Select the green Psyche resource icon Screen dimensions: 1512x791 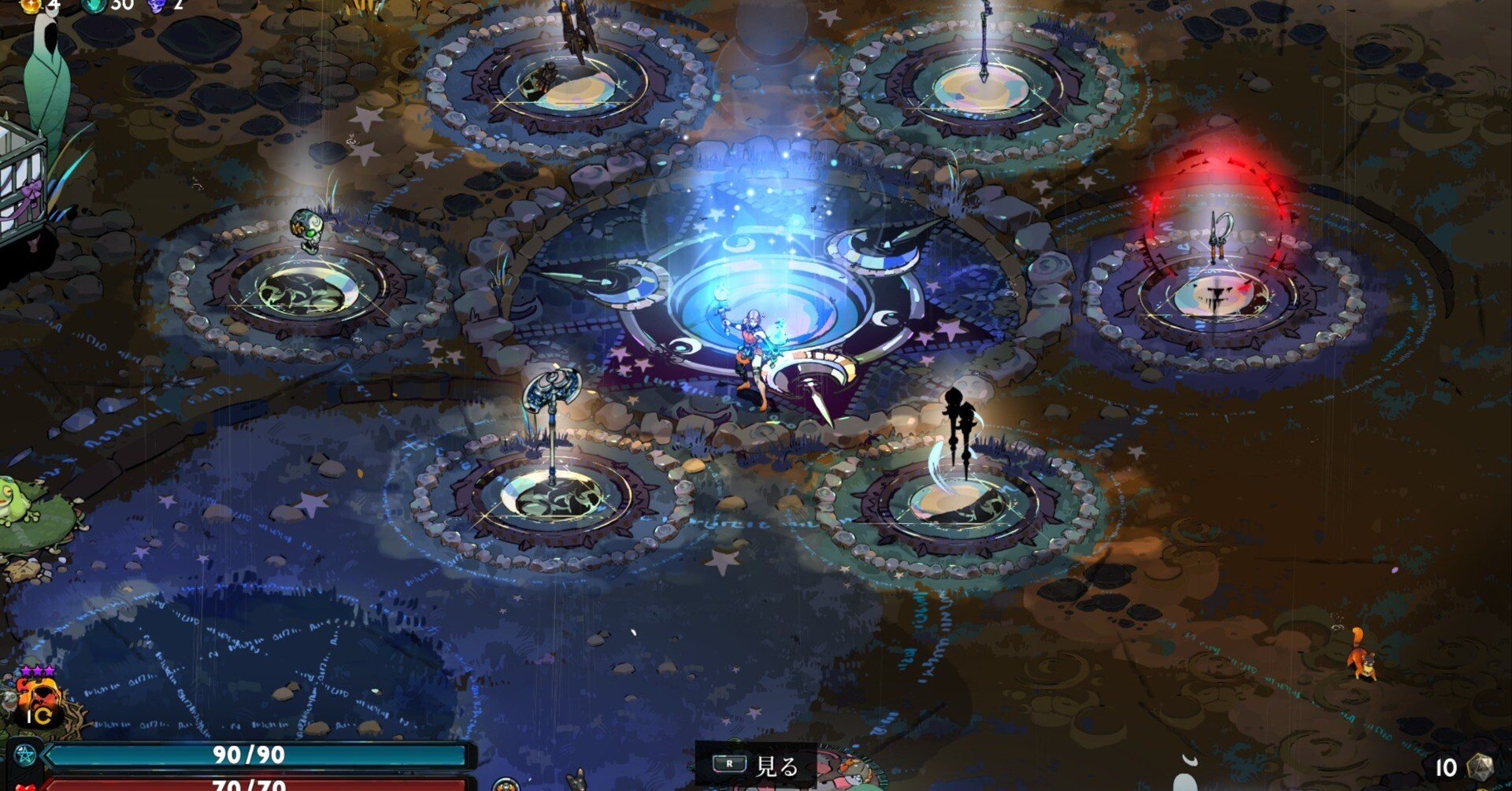pos(93,6)
